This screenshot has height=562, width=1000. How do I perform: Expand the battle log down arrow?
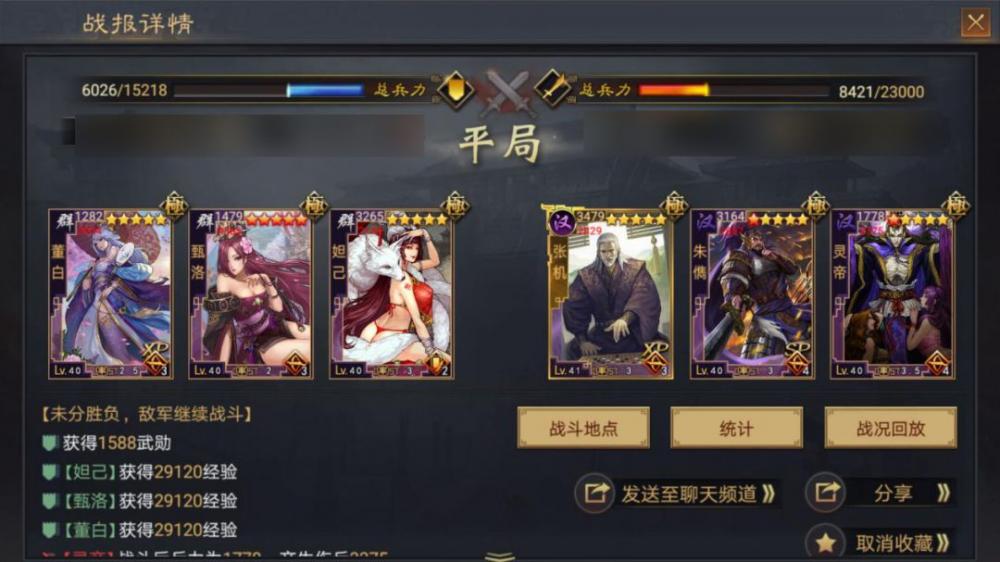[500, 555]
